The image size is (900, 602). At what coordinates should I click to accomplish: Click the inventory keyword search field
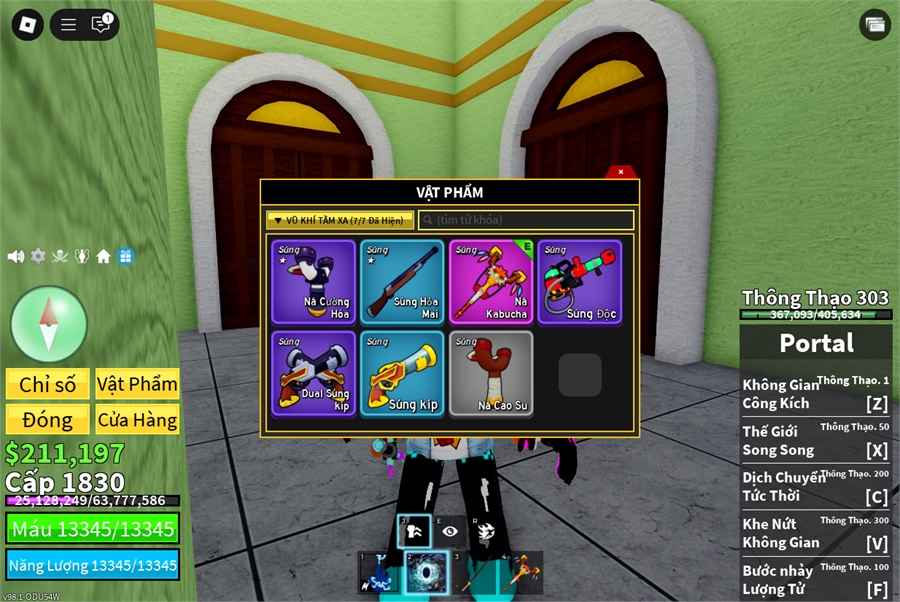(527, 220)
